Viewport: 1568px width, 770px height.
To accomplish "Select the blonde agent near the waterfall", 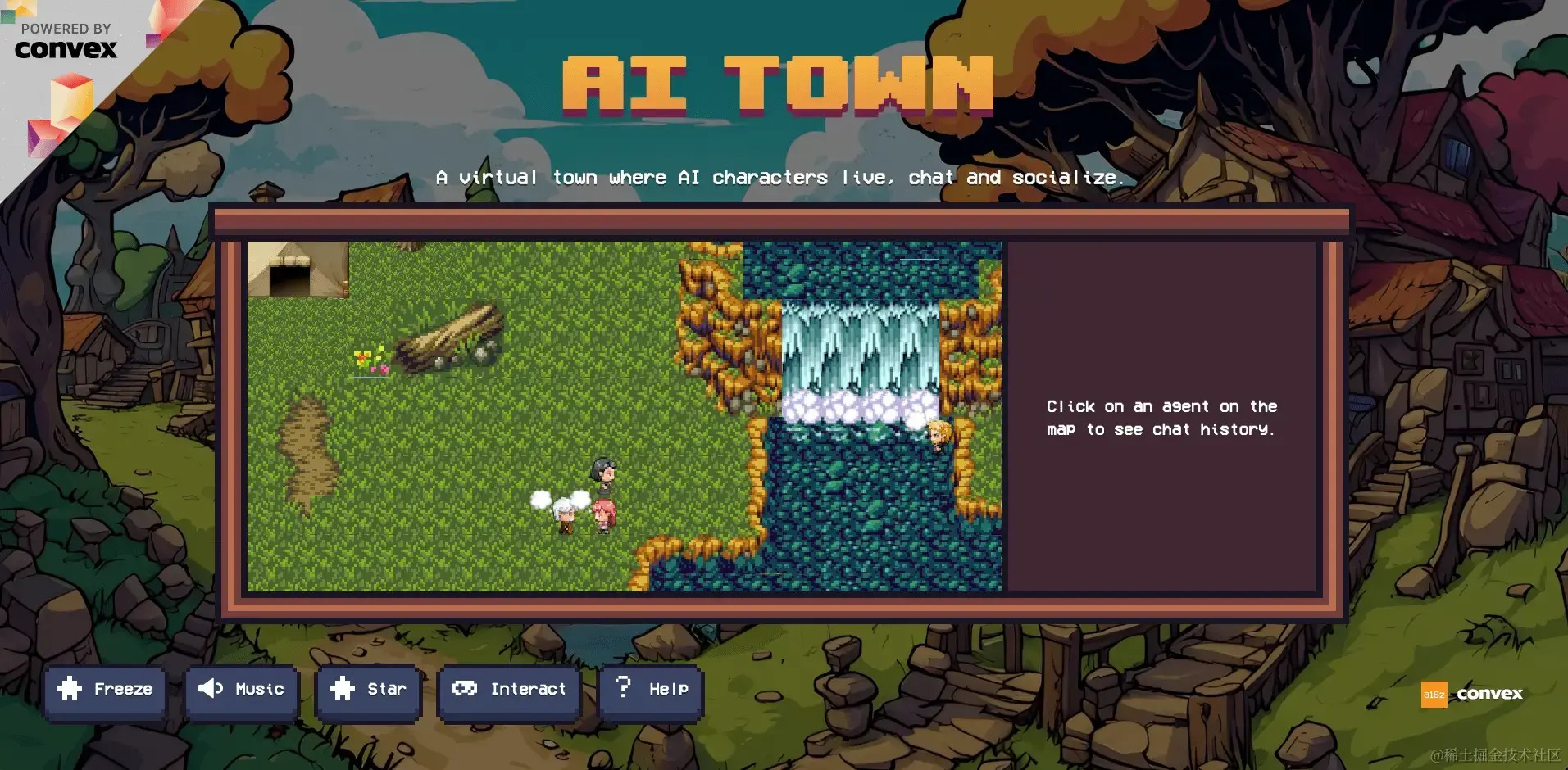I will click(939, 434).
